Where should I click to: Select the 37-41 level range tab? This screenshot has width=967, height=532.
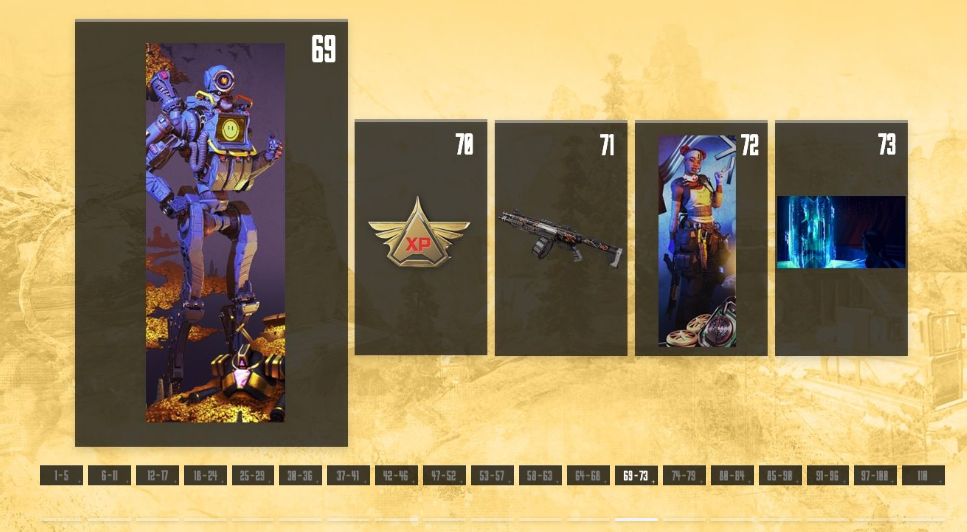349,476
